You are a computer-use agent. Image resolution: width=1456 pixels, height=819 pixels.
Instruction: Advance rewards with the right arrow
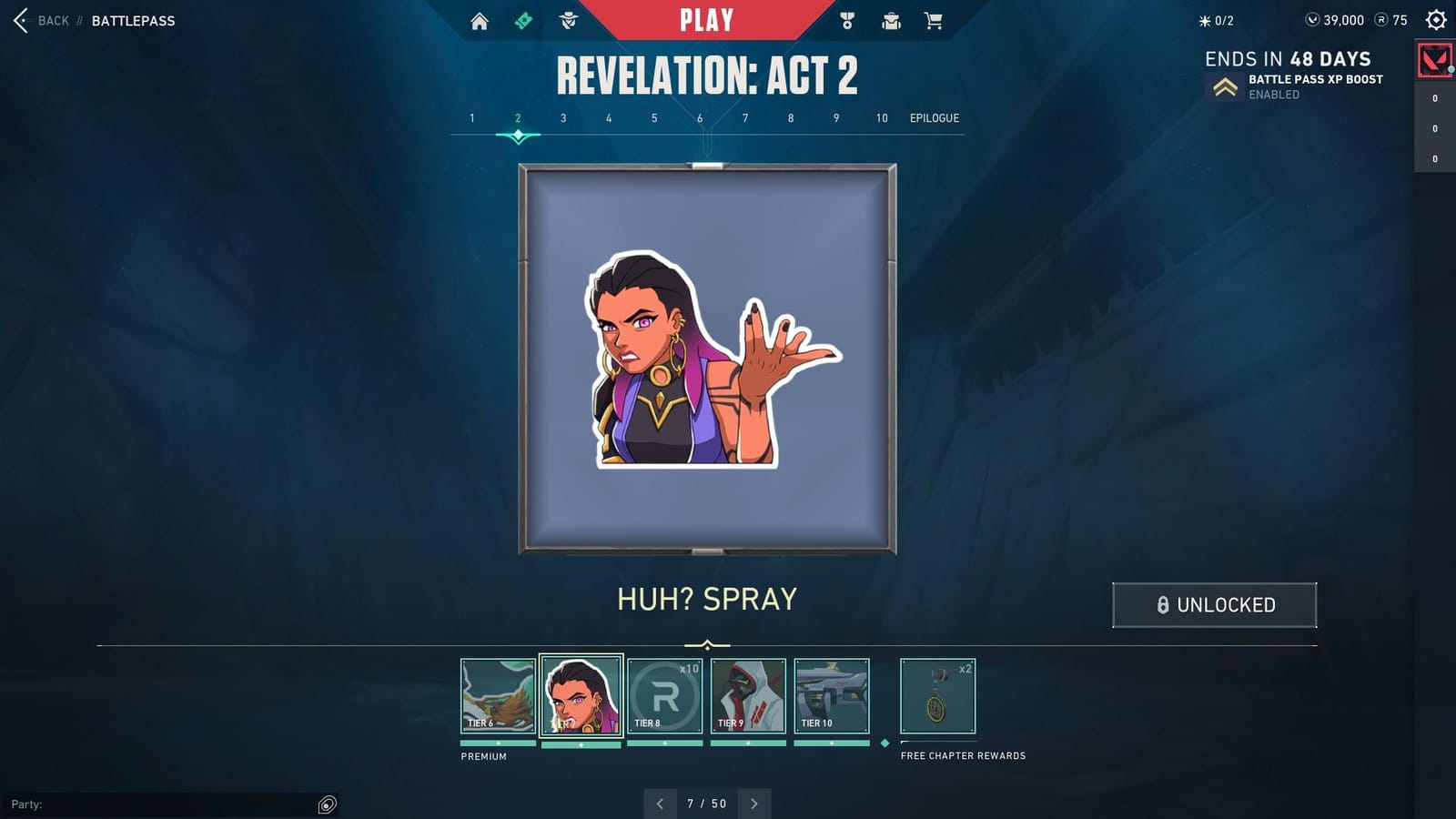tap(754, 804)
